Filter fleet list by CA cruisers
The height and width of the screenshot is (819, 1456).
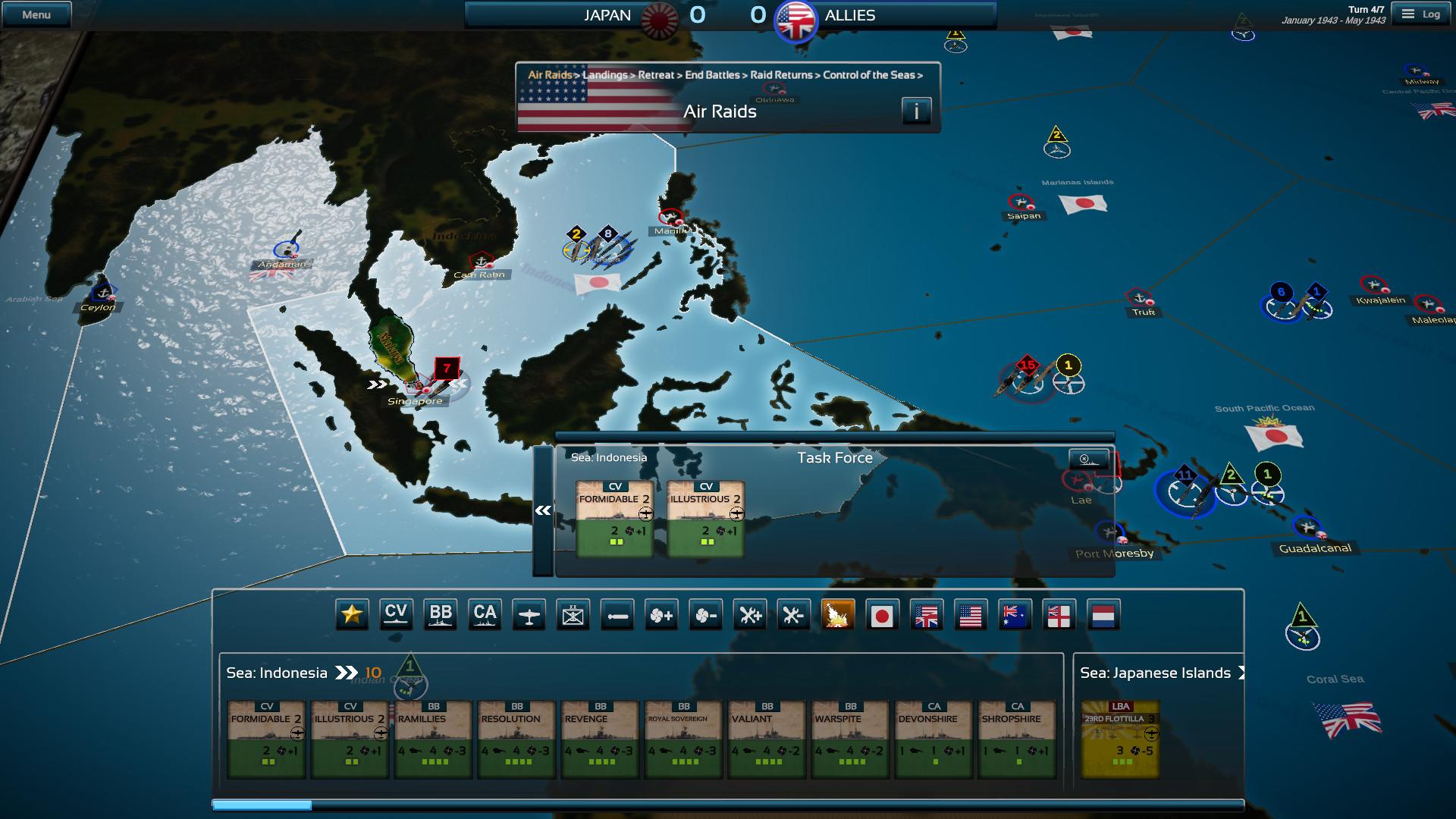point(485,615)
